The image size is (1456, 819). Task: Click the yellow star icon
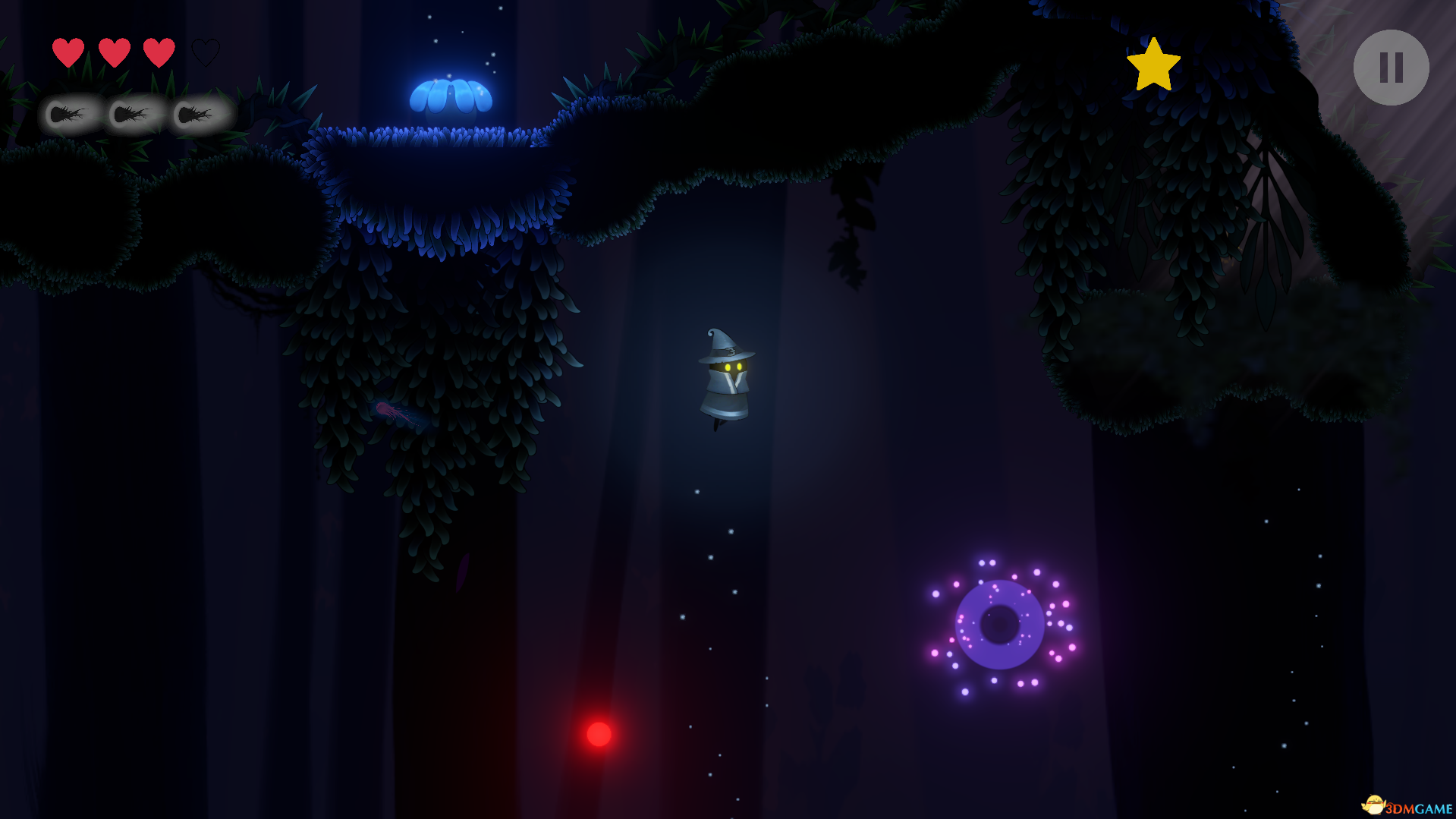tap(1153, 65)
